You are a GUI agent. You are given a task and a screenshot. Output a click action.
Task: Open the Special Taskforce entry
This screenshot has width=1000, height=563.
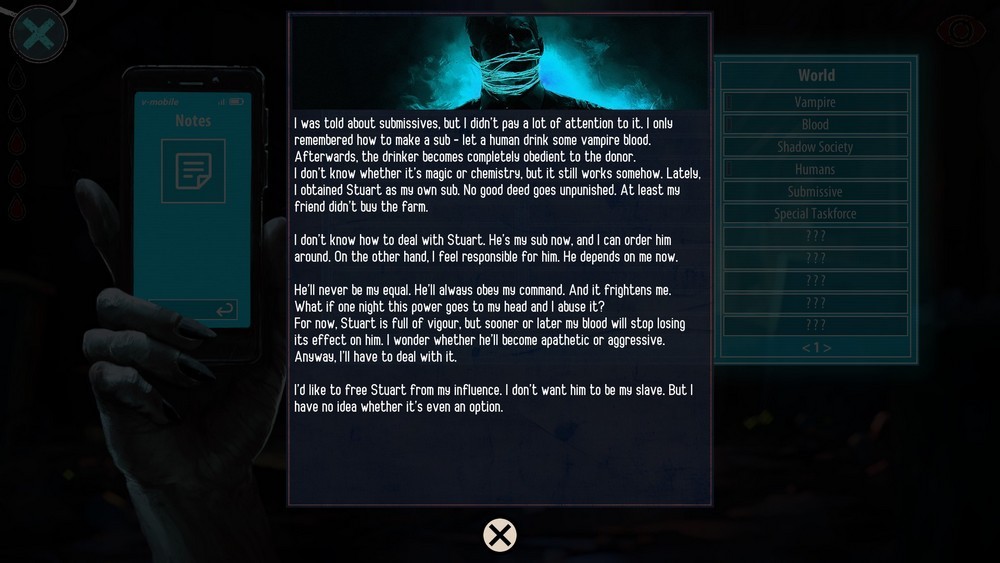point(815,214)
